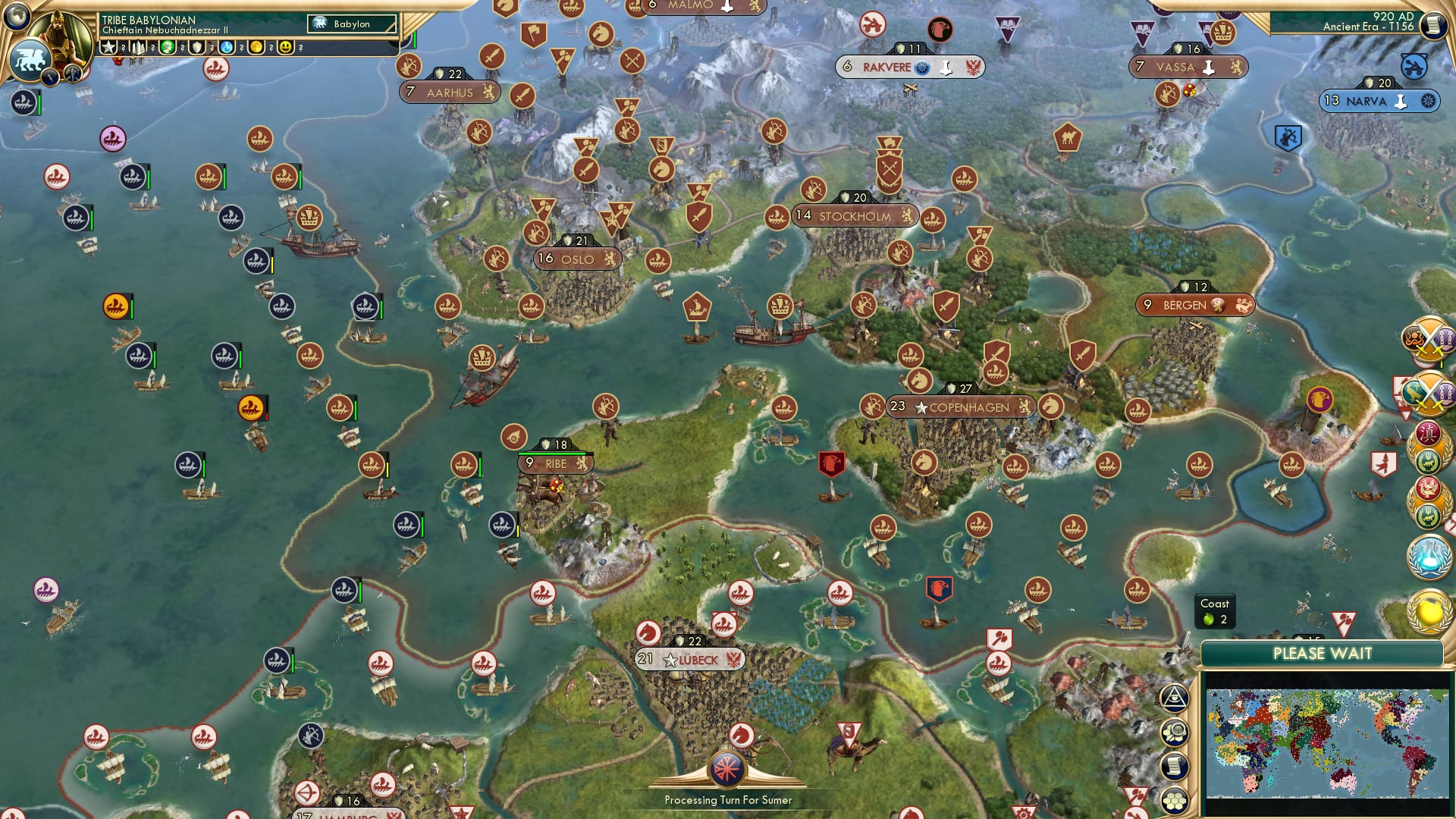Viewport: 1456px width, 819px height.
Task: Open the strategic view pyramid-eye icon
Action: coord(1174,698)
